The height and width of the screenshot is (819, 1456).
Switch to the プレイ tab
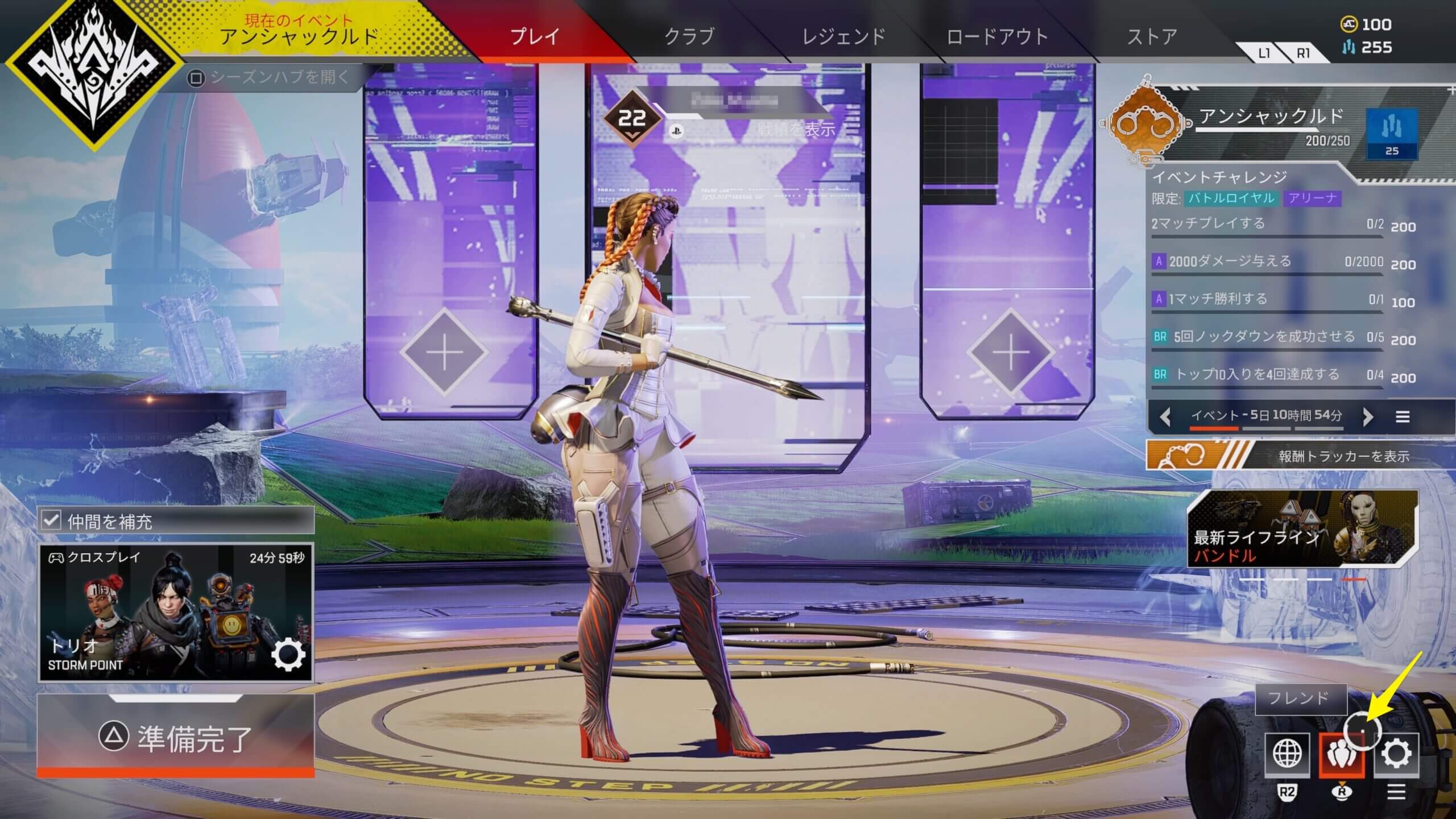[535, 37]
